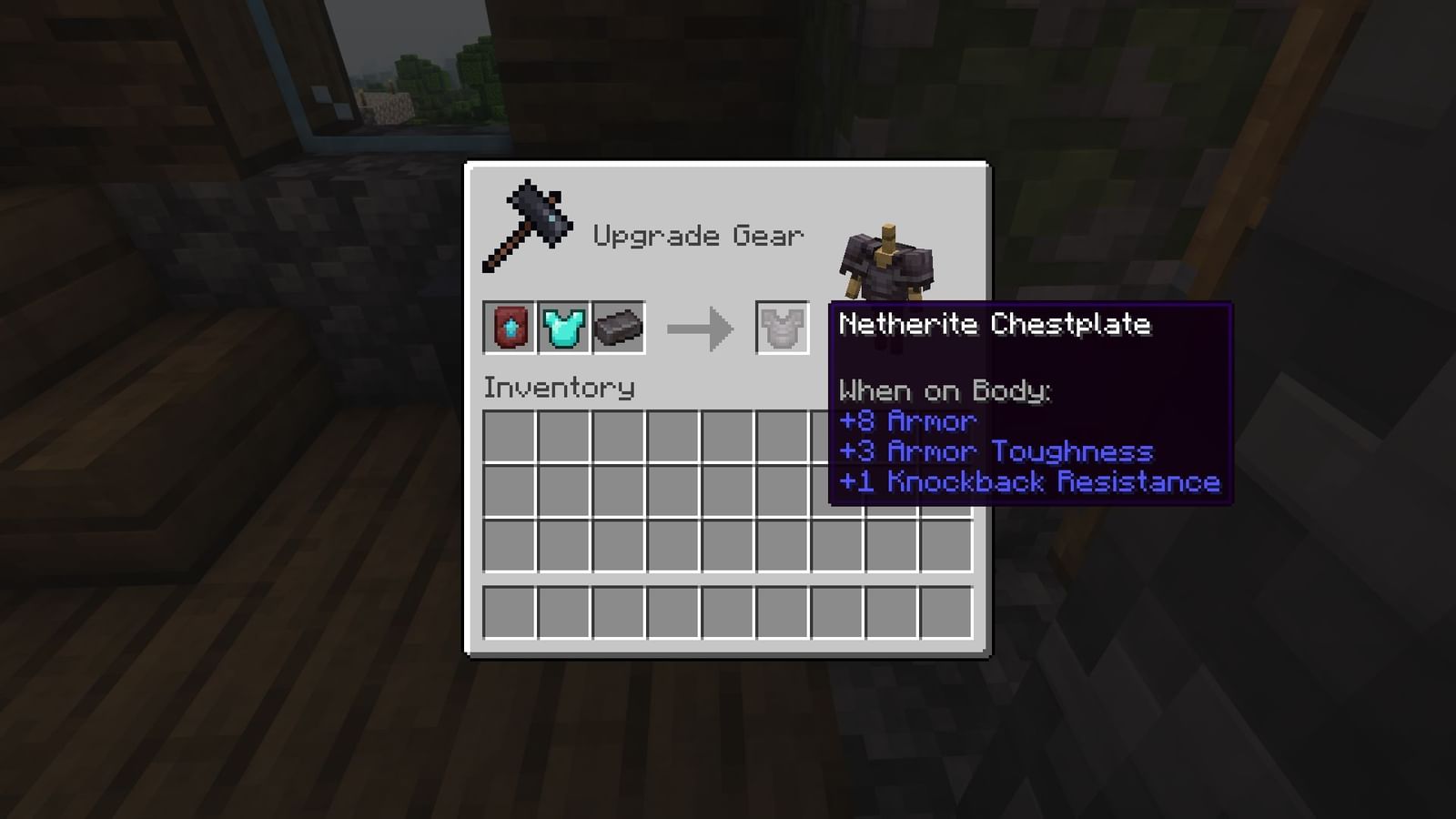
Task: Select the +3 Armor Toughness stat line
Action: (996, 451)
